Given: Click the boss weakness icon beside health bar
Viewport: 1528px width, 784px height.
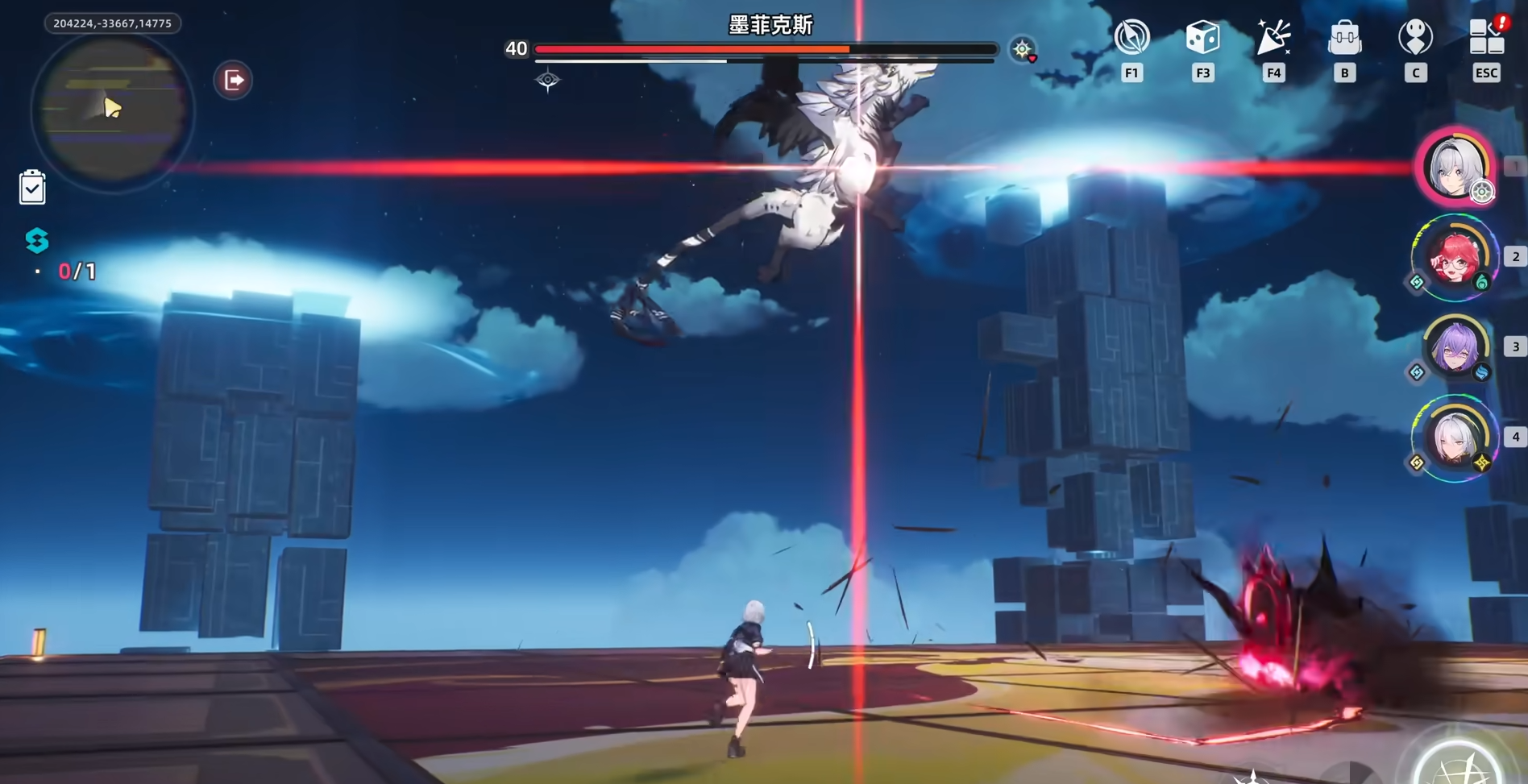Looking at the screenshot, I should [1023, 50].
